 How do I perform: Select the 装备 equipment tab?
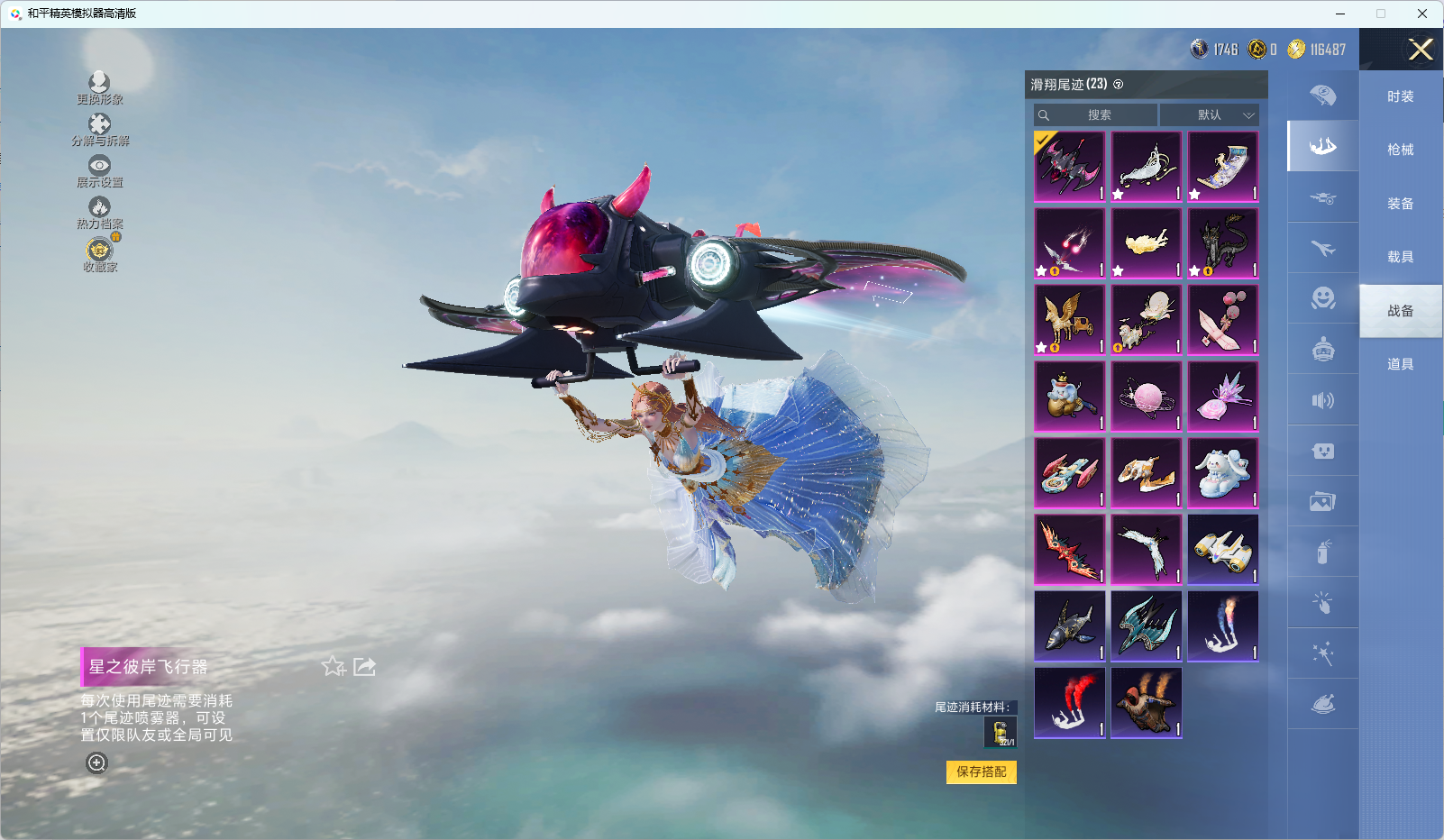click(1400, 204)
